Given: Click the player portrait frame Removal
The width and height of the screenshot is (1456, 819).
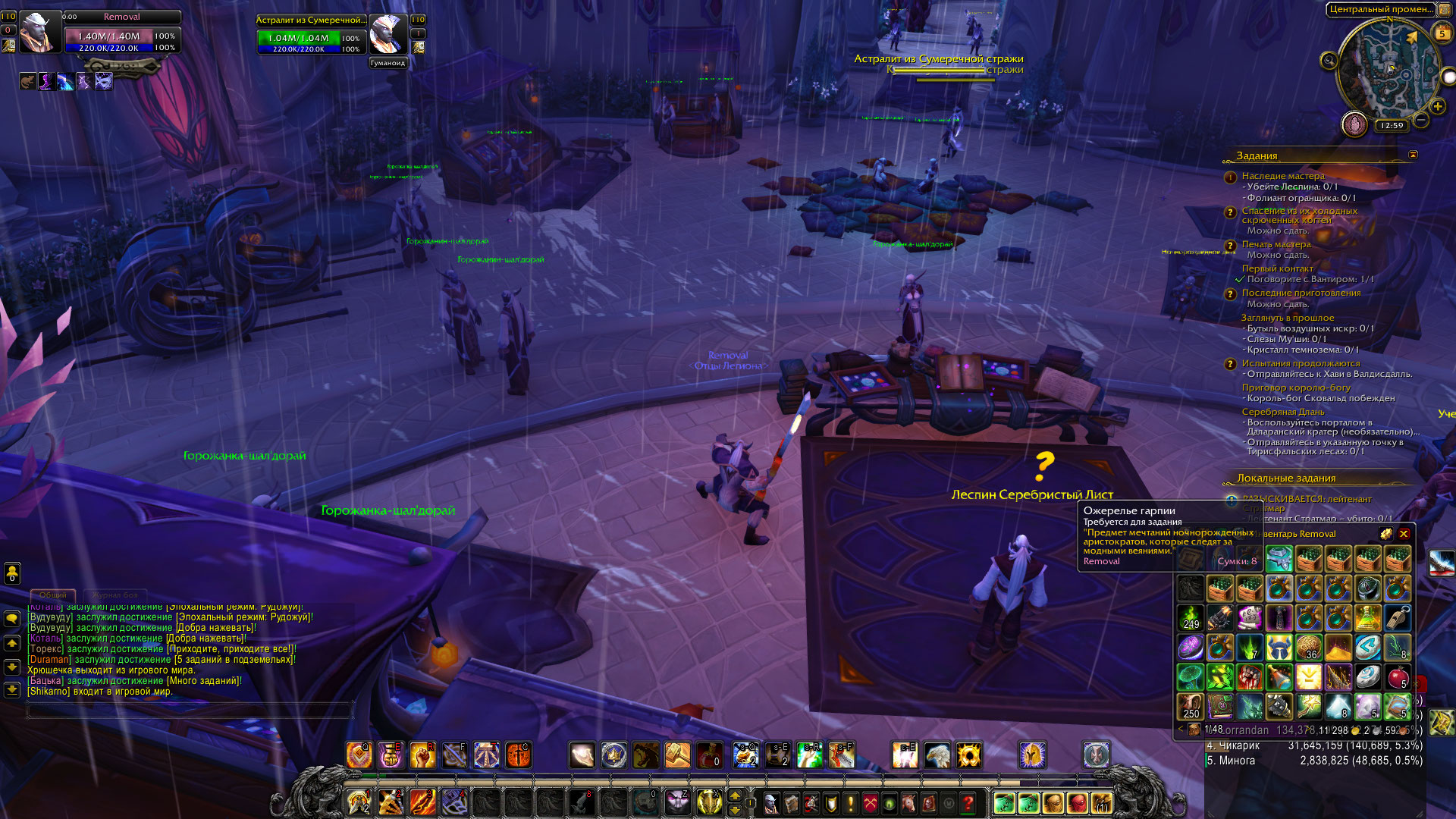Looking at the screenshot, I should point(39,33).
